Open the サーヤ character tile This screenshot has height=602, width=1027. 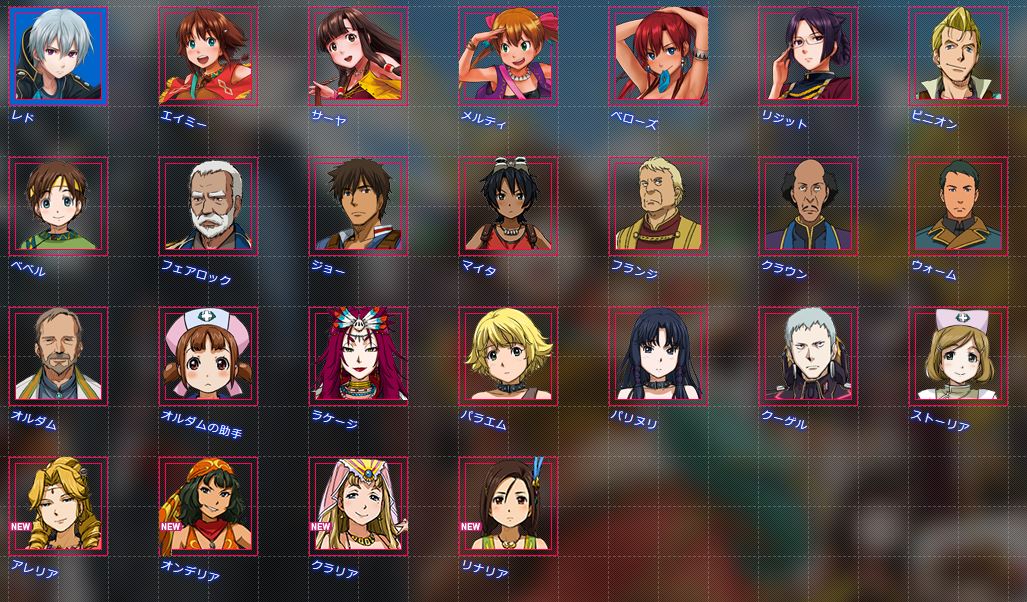point(358,56)
